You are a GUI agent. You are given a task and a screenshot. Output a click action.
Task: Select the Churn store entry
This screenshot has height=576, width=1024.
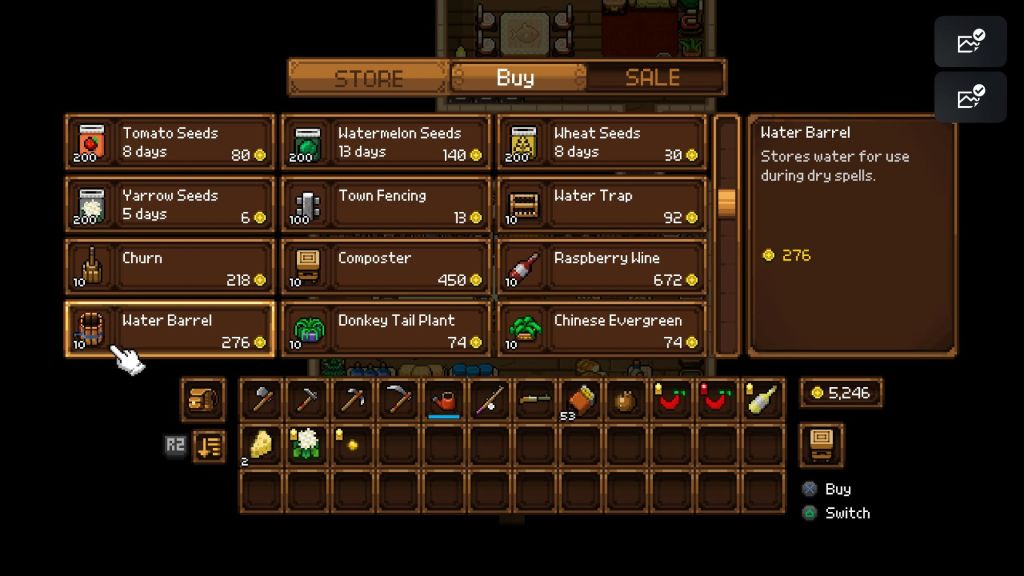coord(170,267)
